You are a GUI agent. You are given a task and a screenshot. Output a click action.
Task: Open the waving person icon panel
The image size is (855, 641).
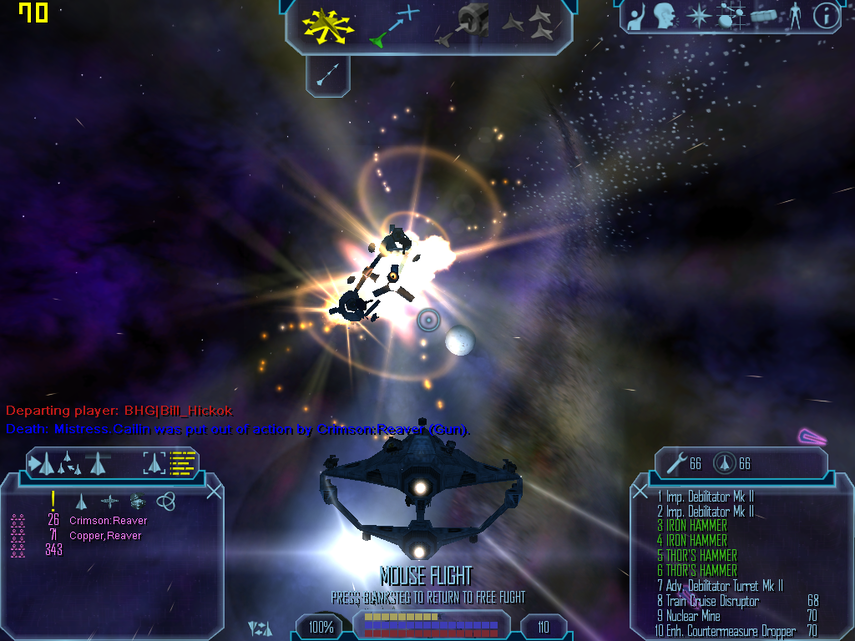click(636, 16)
